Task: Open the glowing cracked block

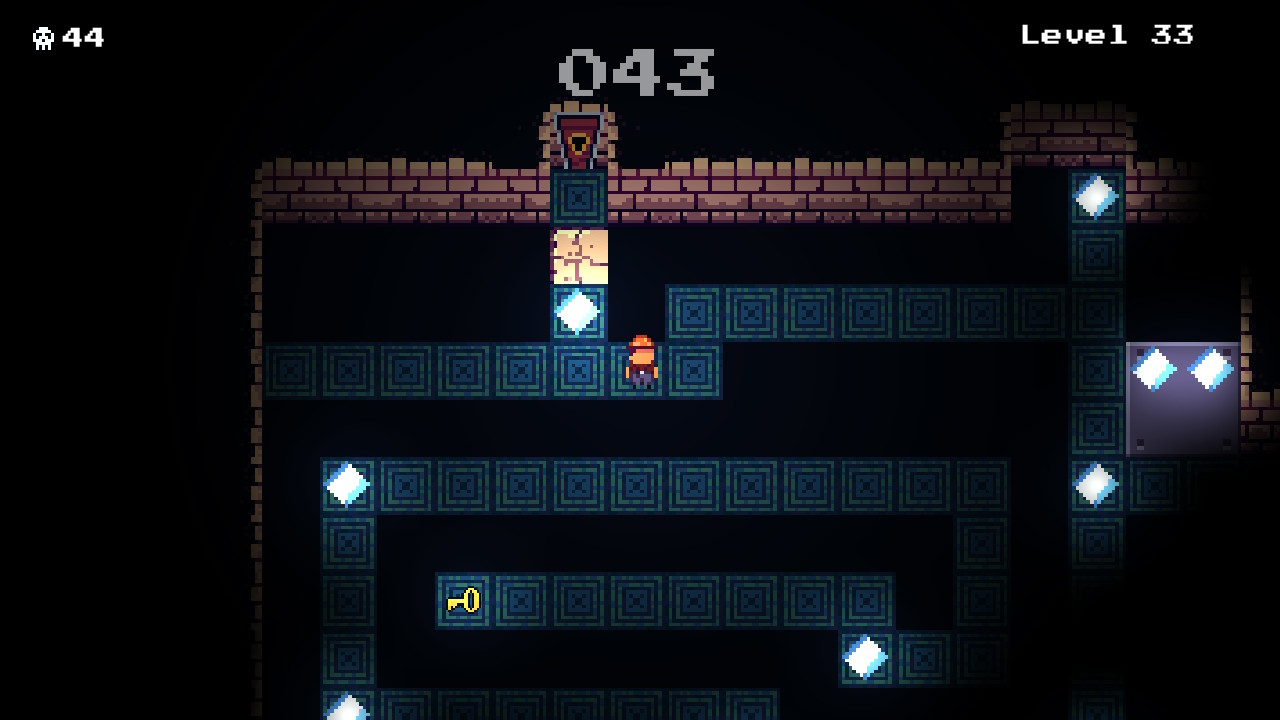Action: (x=578, y=258)
